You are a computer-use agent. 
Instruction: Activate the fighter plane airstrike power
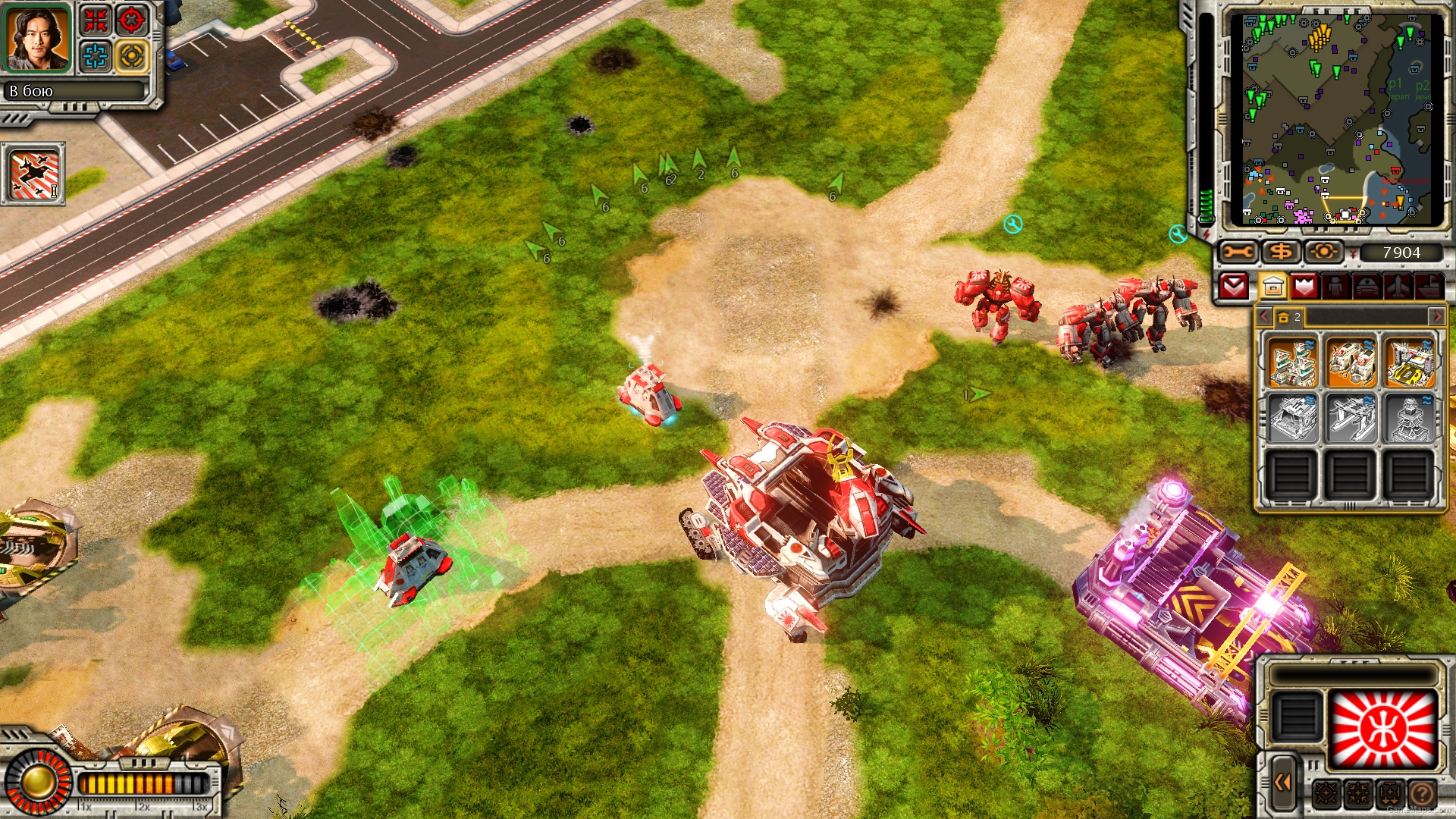33,174
